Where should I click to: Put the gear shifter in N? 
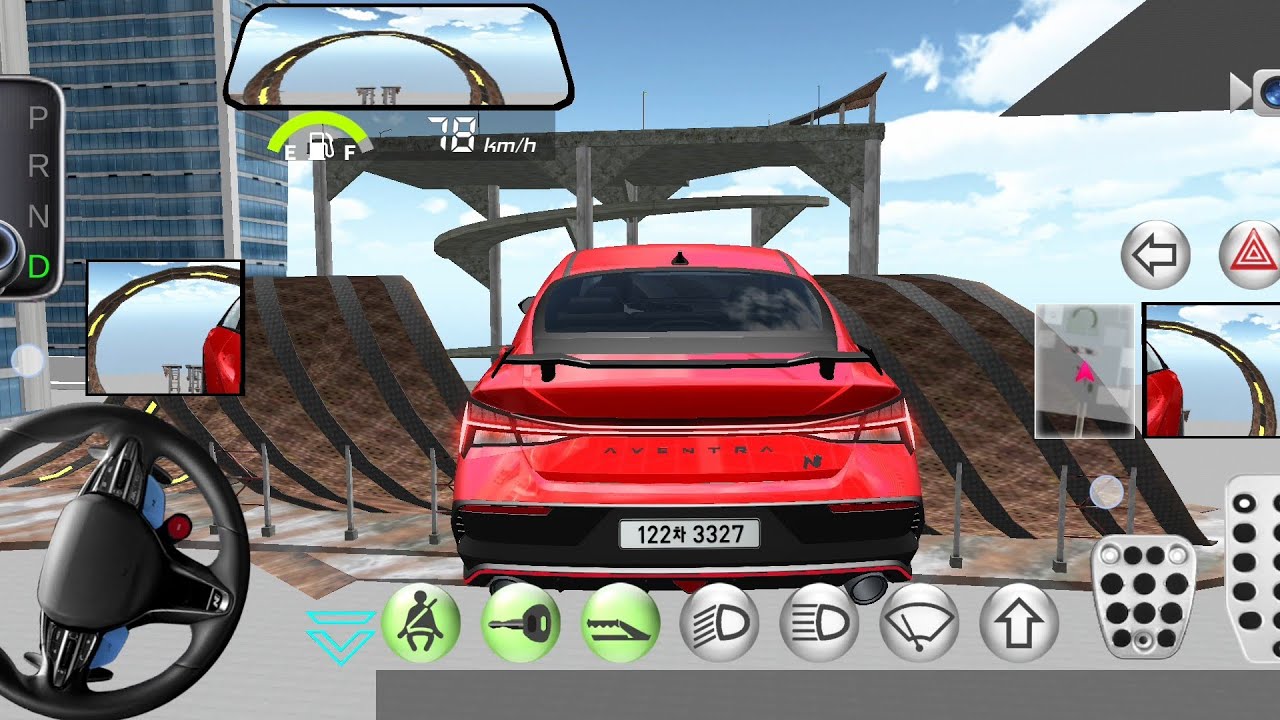click(x=39, y=216)
